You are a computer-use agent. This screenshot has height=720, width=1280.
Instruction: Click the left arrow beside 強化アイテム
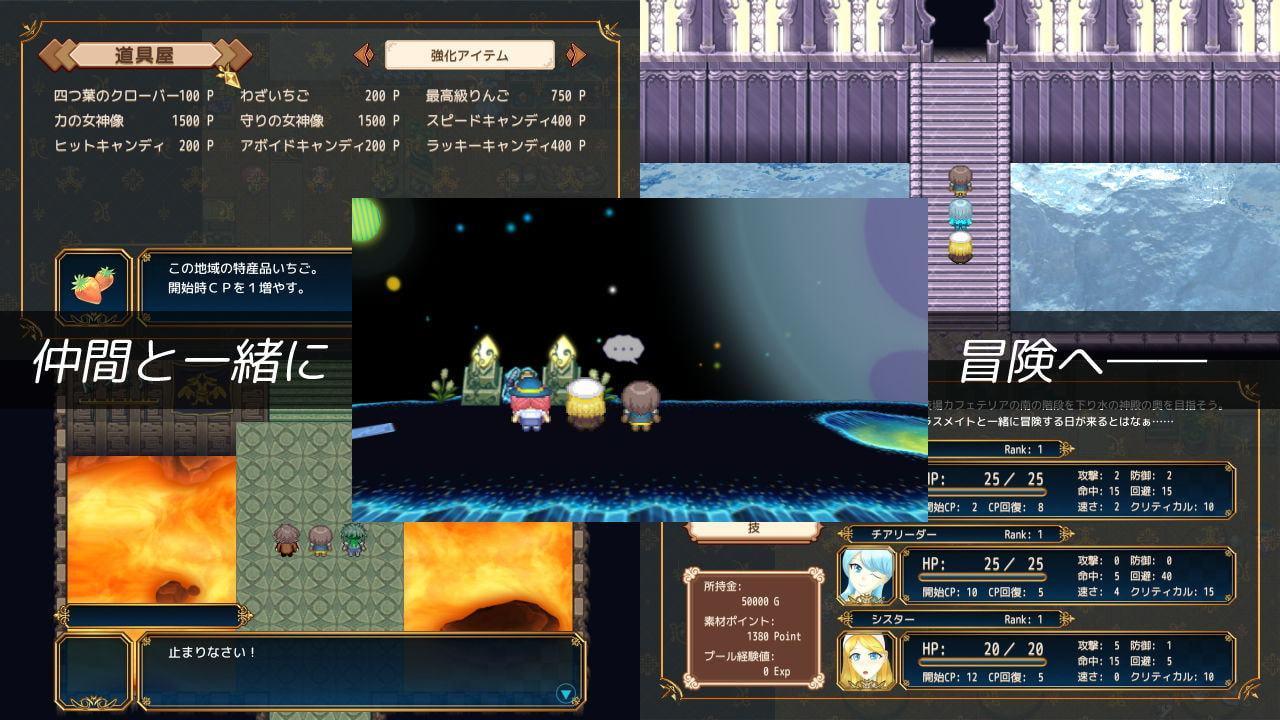point(365,55)
